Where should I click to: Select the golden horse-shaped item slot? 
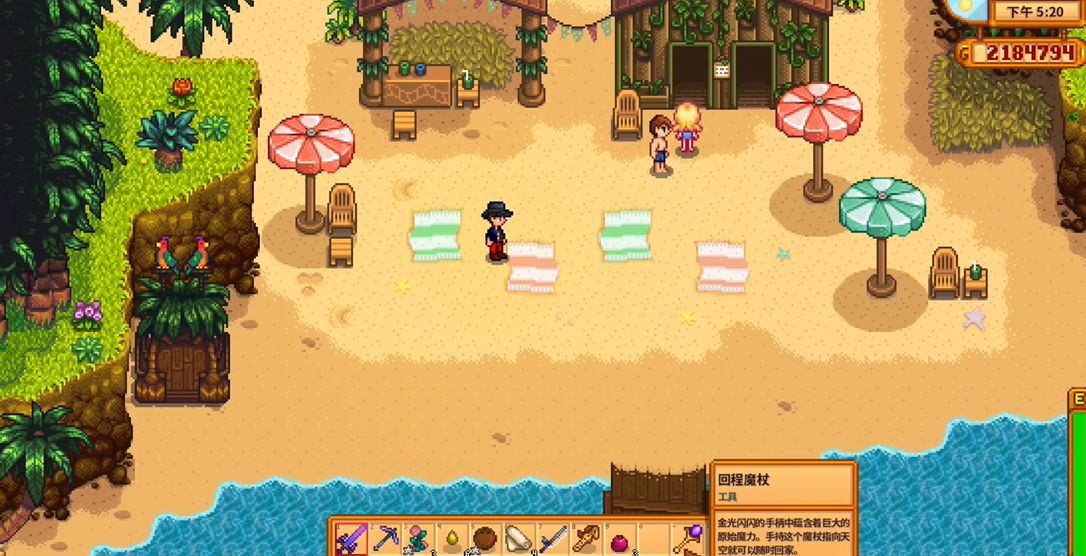click(x=586, y=539)
